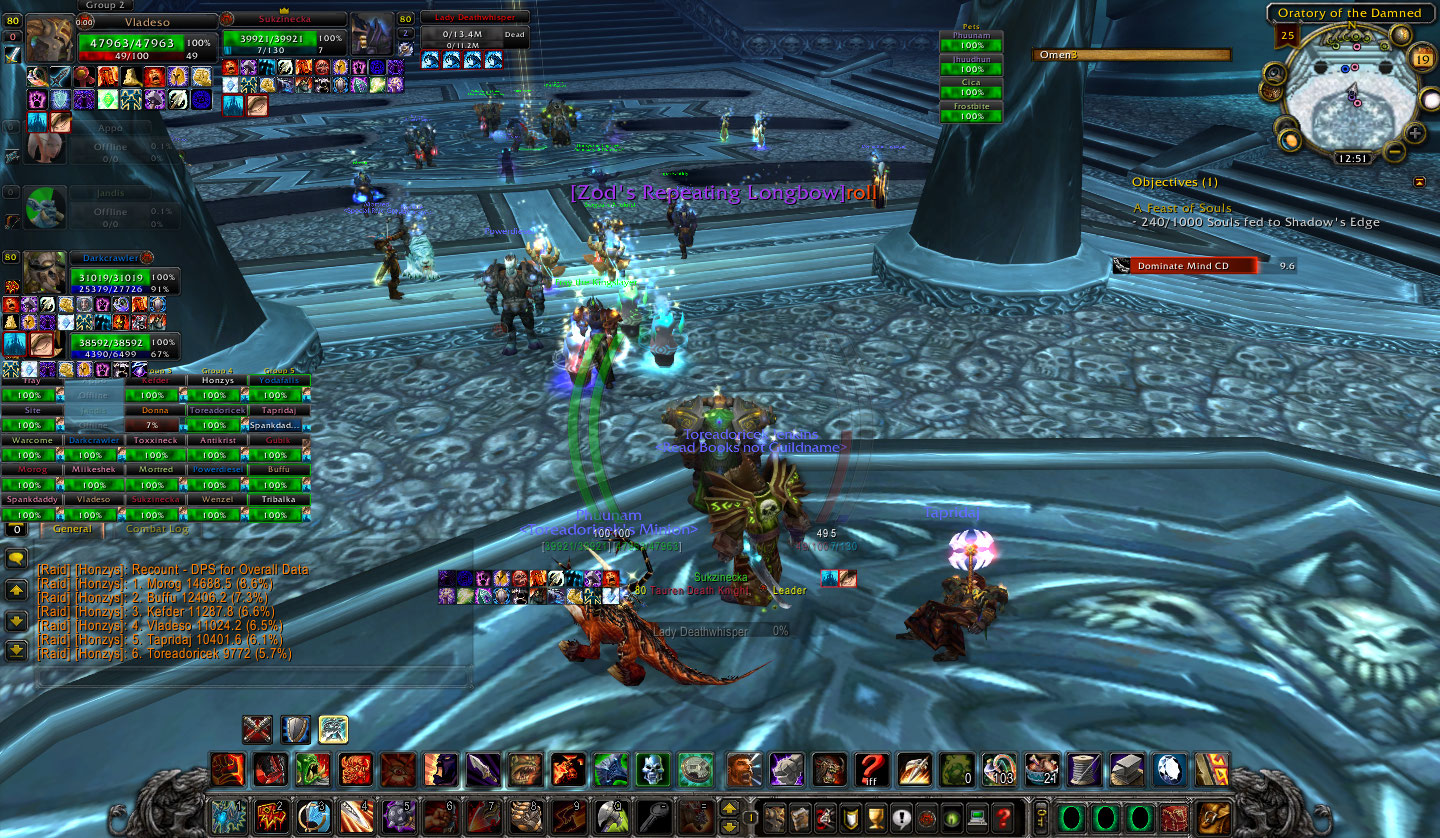Image resolution: width=1440 pixels, height=838 pixels.
Task: Use the white diamond gem item slot
Action: (1170, 769)
